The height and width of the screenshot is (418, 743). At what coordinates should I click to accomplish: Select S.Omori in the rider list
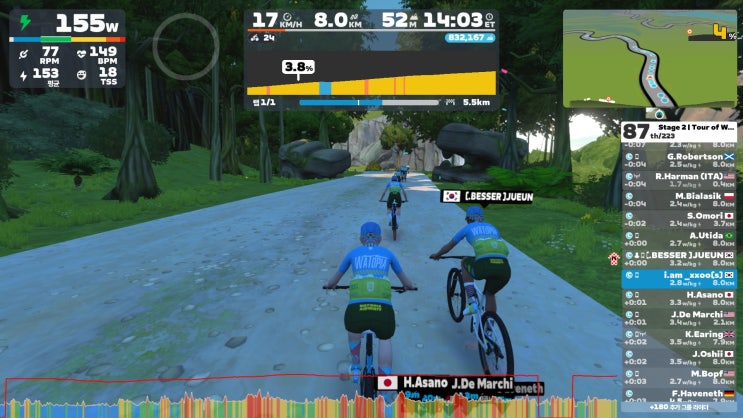coord(680,218)
